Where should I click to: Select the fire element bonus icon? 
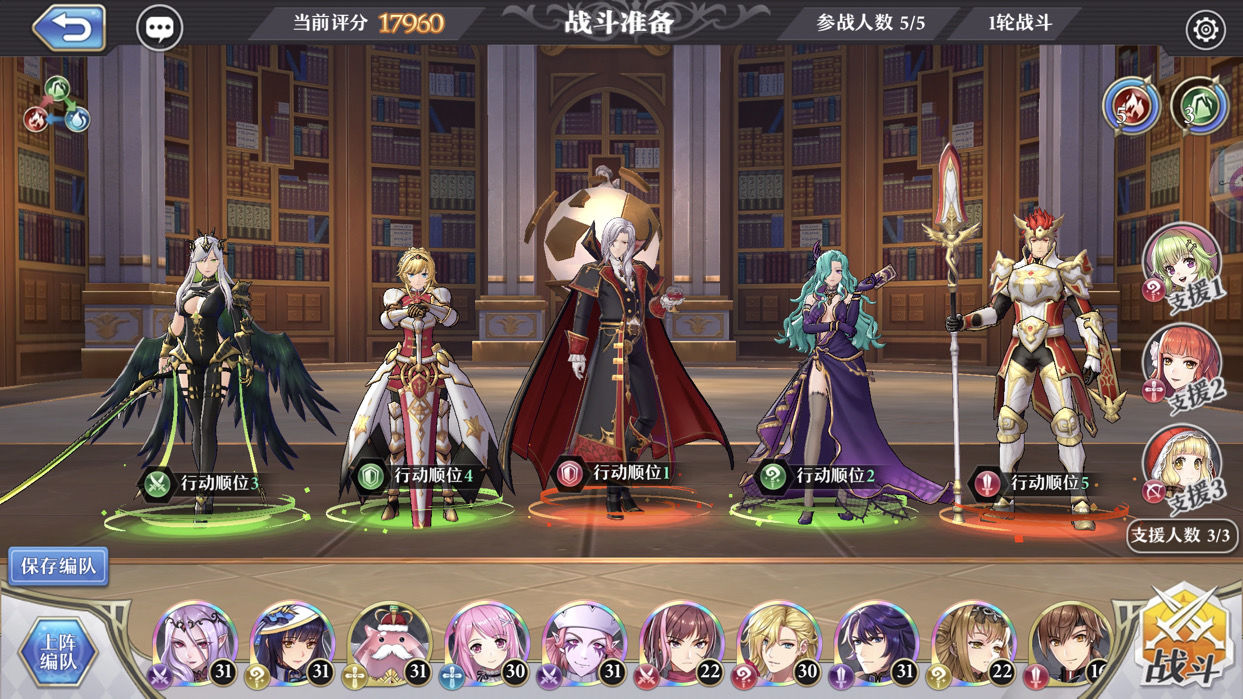pos(1131,106)
